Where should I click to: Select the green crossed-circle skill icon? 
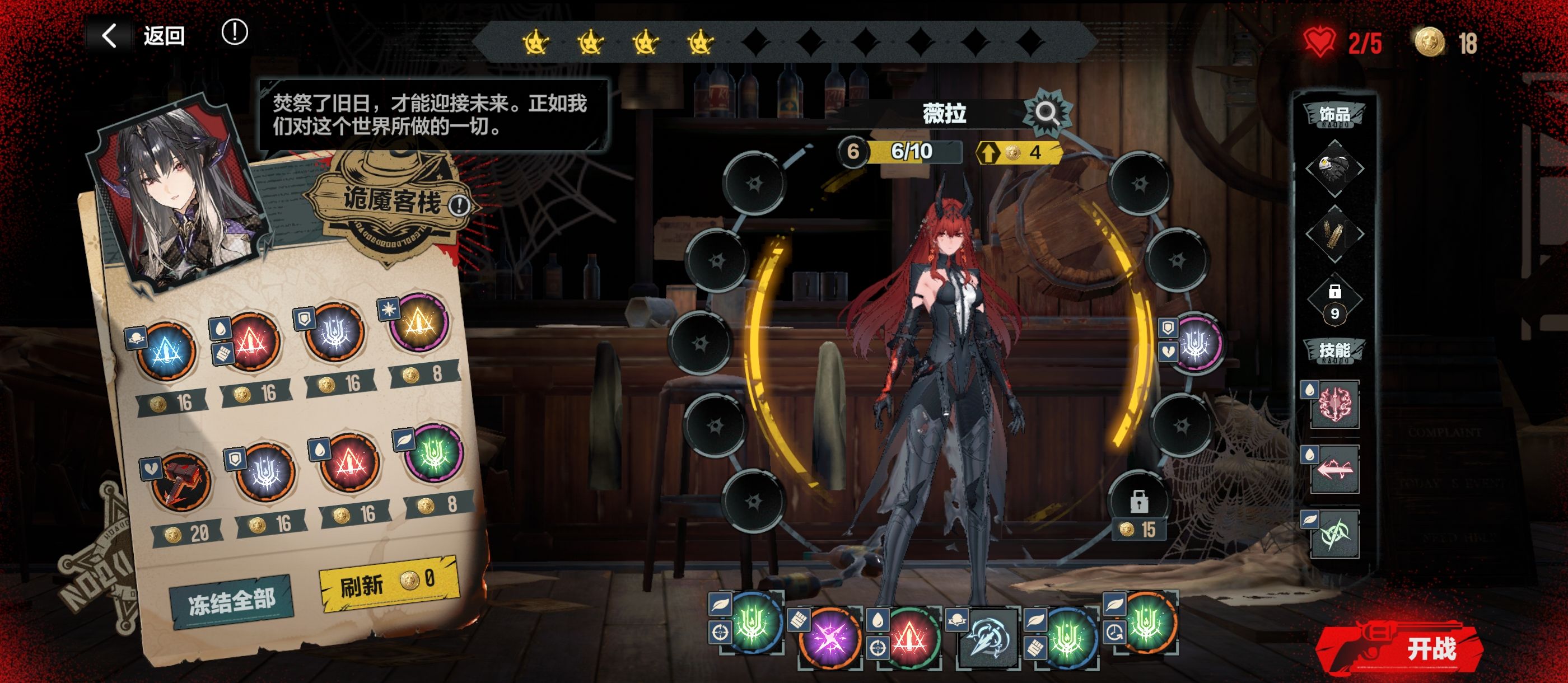[1335, 534]
